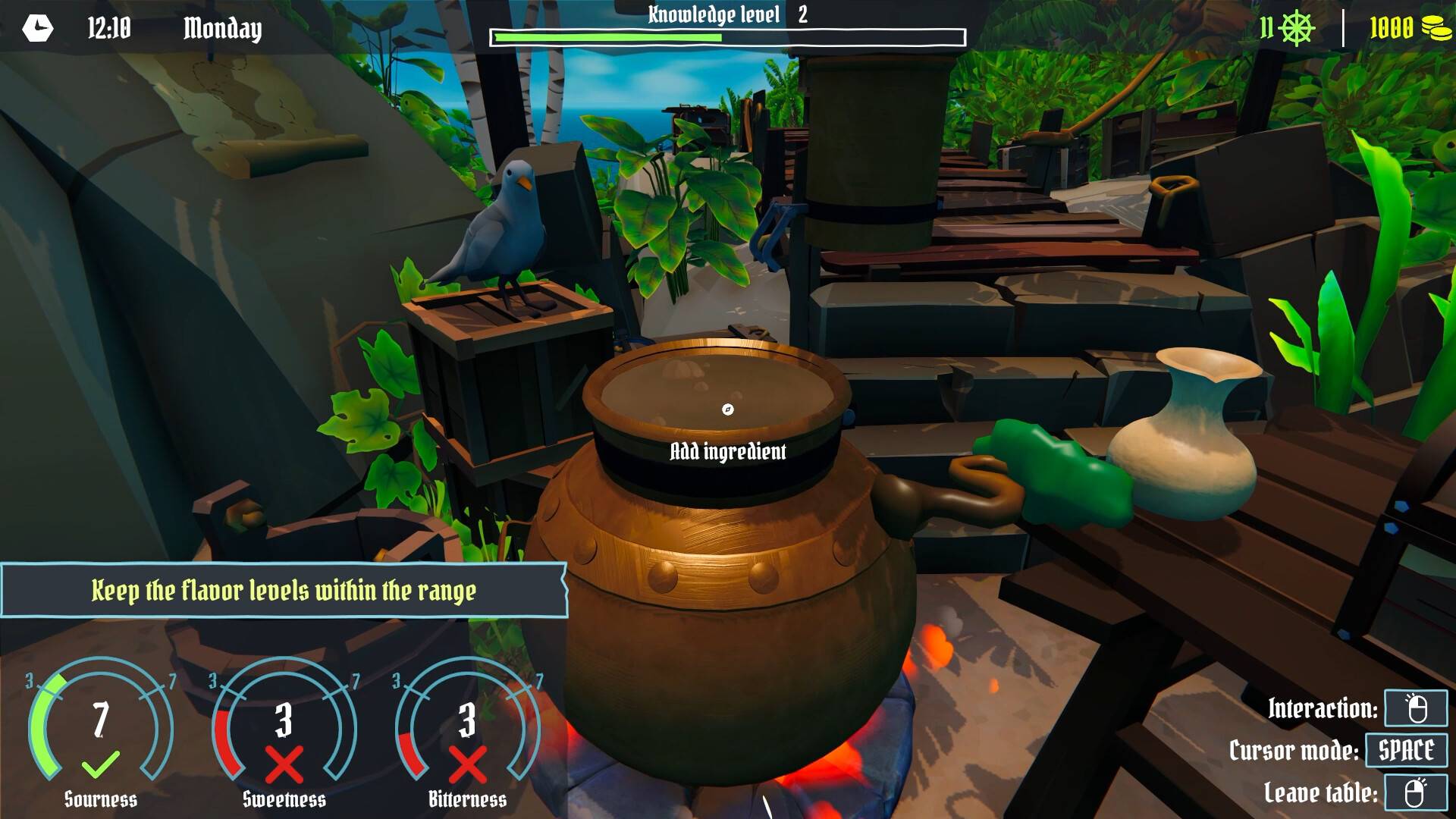Select the hint banner about flavor levels

tap(284, 588)
